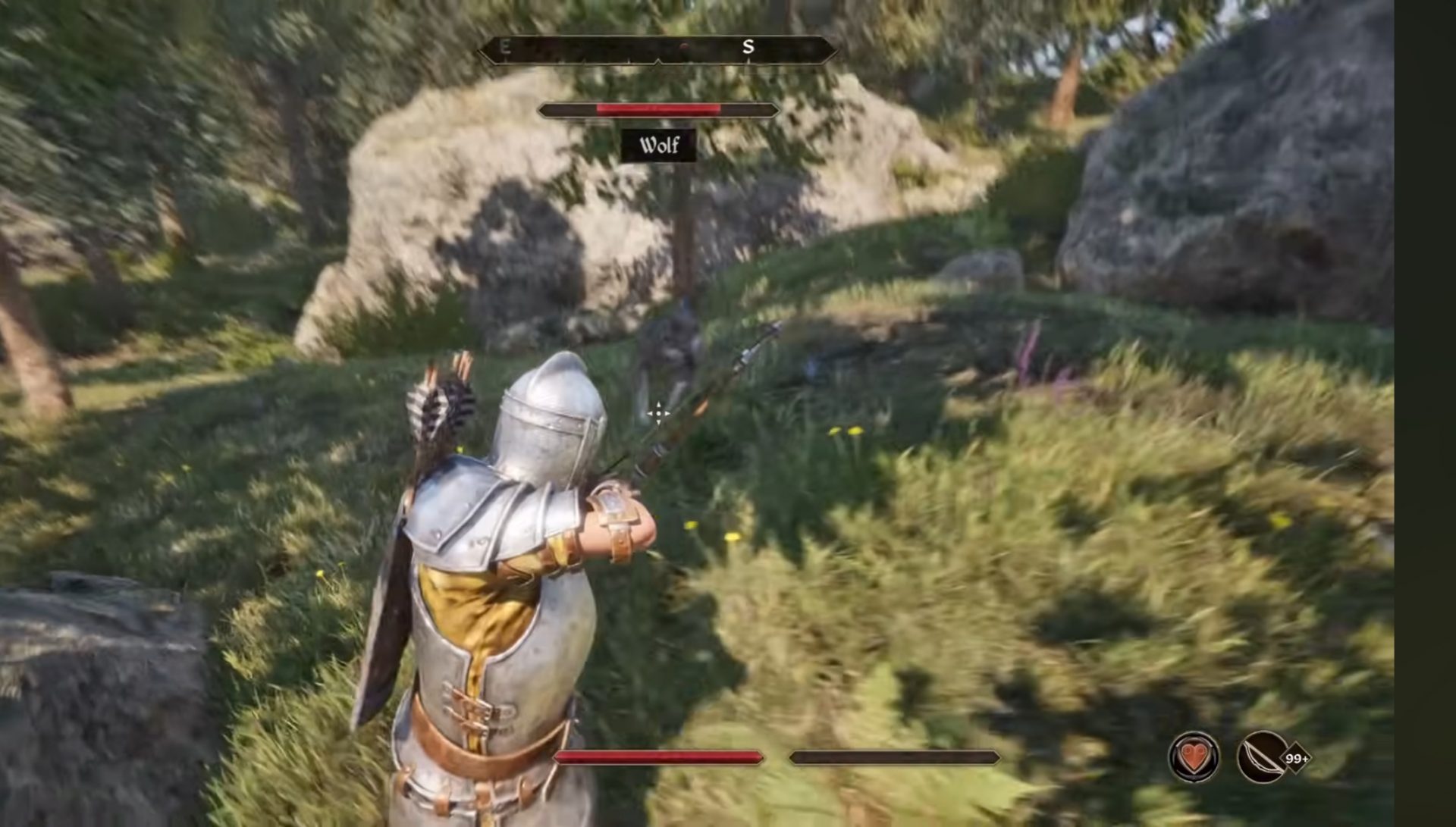
Task: Select the heart healing item icon
Action: coord(1194,757)
